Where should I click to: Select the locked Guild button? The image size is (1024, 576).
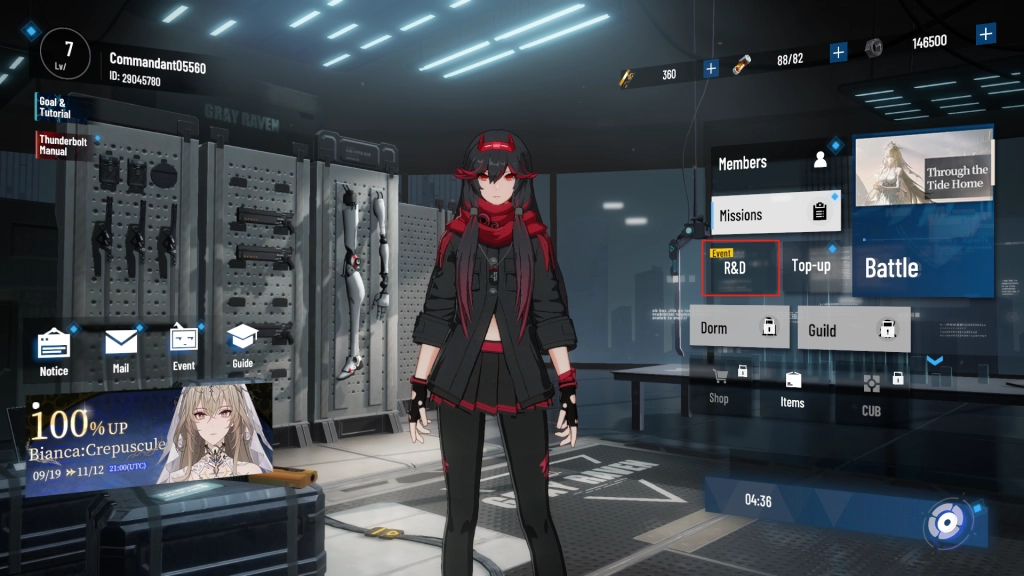point(853,329)
